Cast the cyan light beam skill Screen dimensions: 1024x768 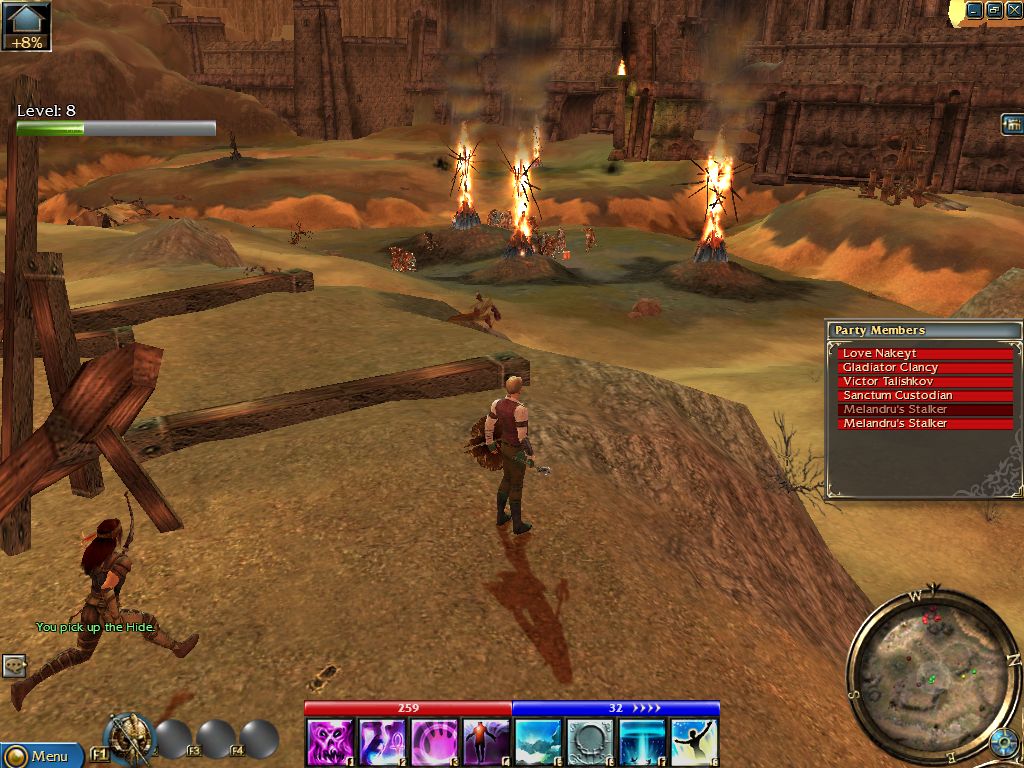(642, 743)
